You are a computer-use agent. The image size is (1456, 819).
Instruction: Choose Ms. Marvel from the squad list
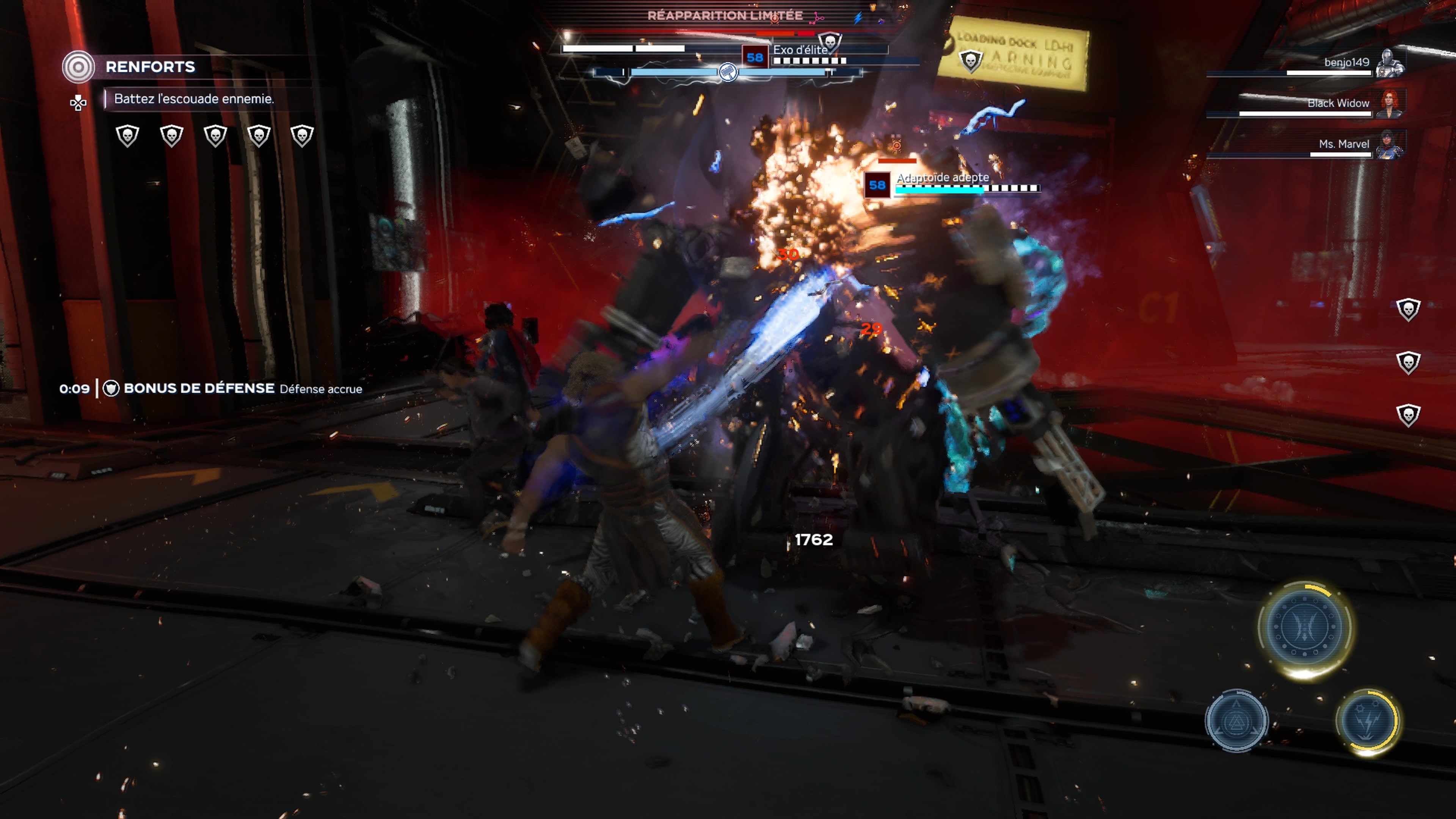tap(1343, 144)
